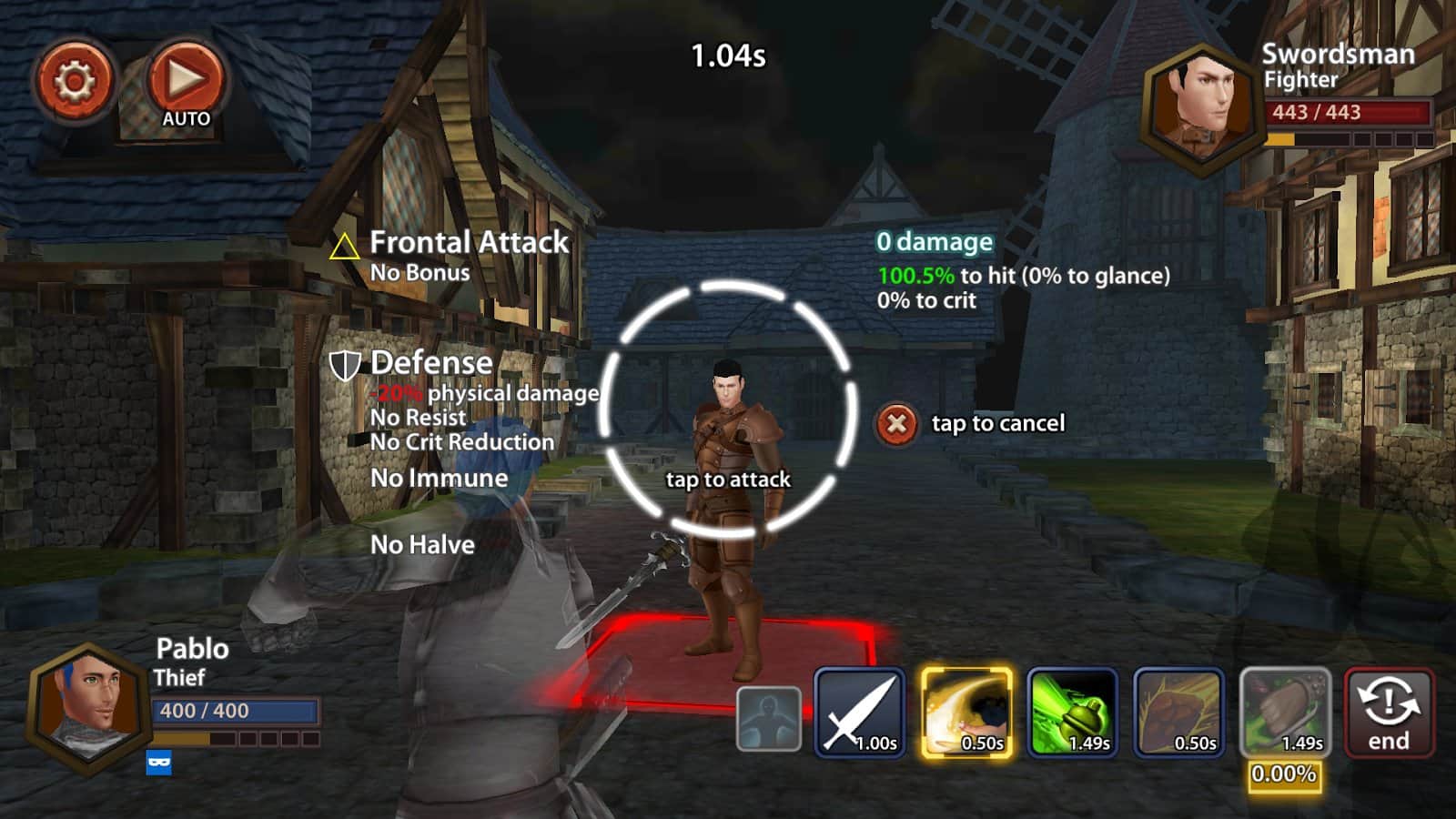Use the green poison bomb skill

click(x=1072, y=713)
